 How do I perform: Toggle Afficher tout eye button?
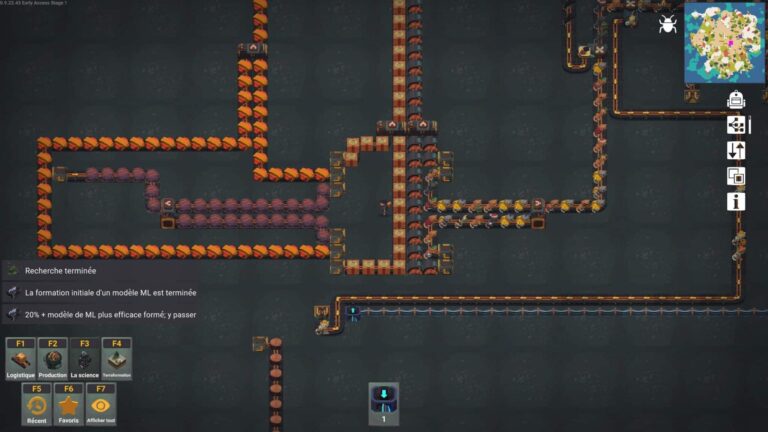click(100, 405)
